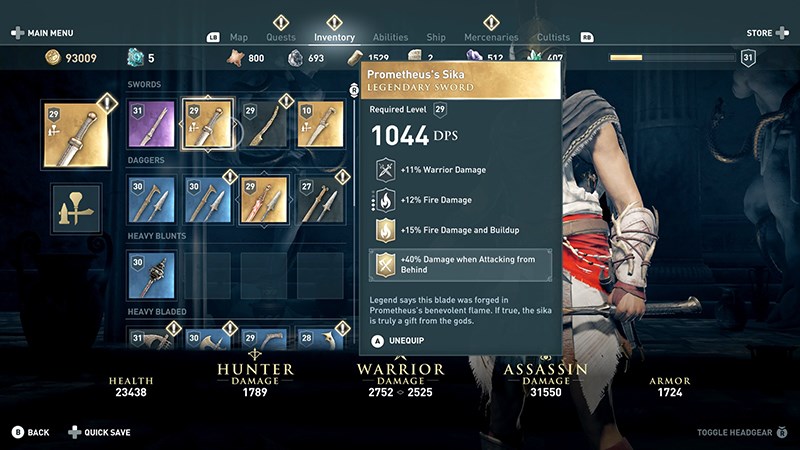
Task: Open the Store
Action: (765, 33)
